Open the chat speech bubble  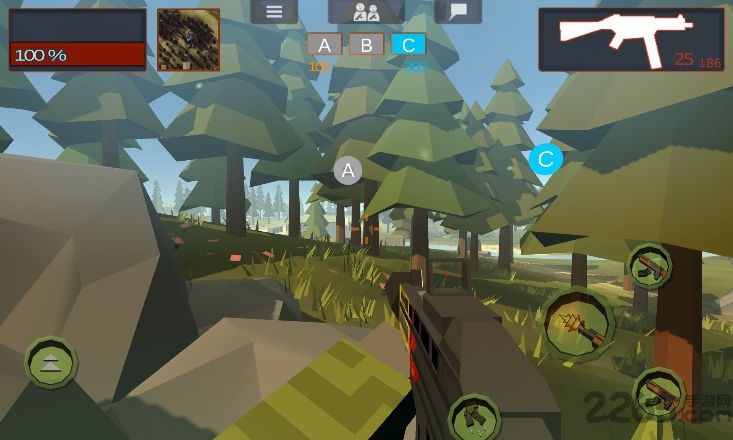point(458,12)
